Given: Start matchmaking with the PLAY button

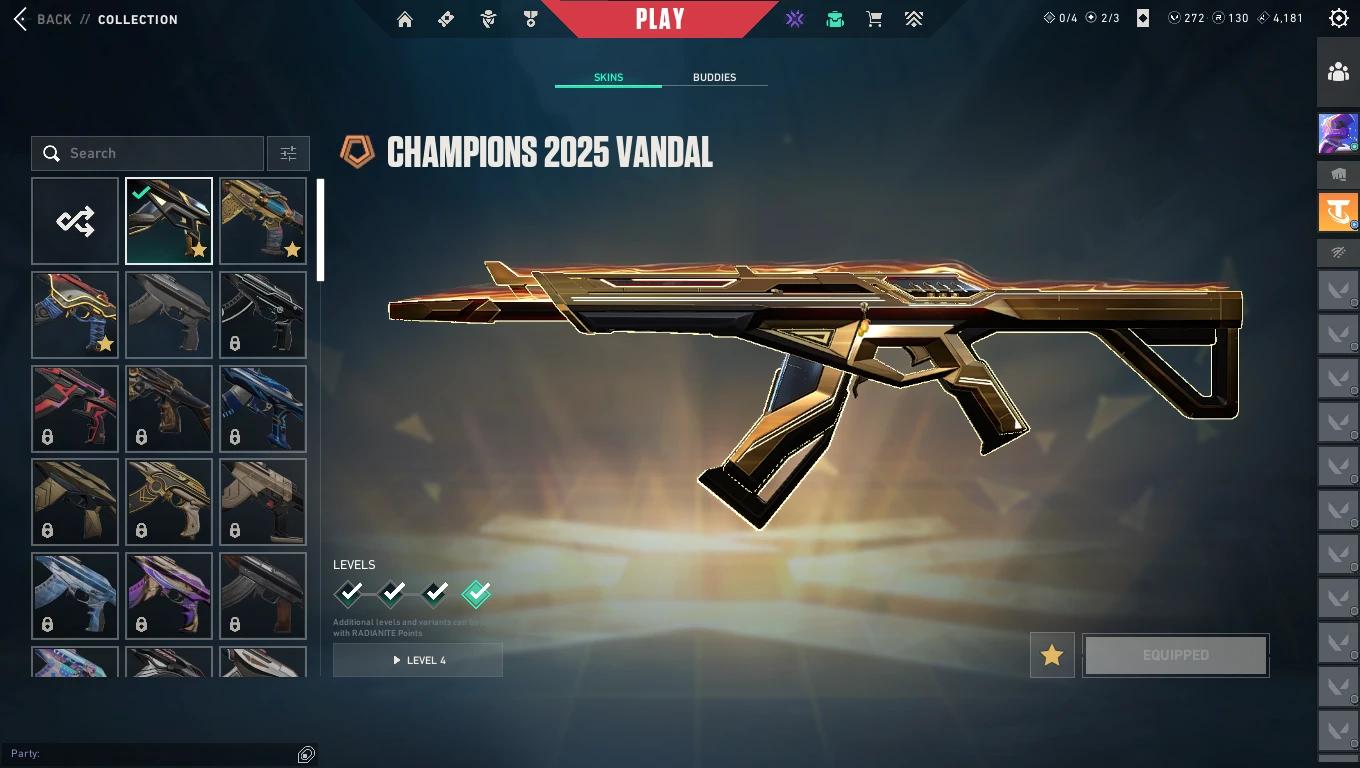Looking at the screenshot, I should pyautogui.click(x=660, y=19).
